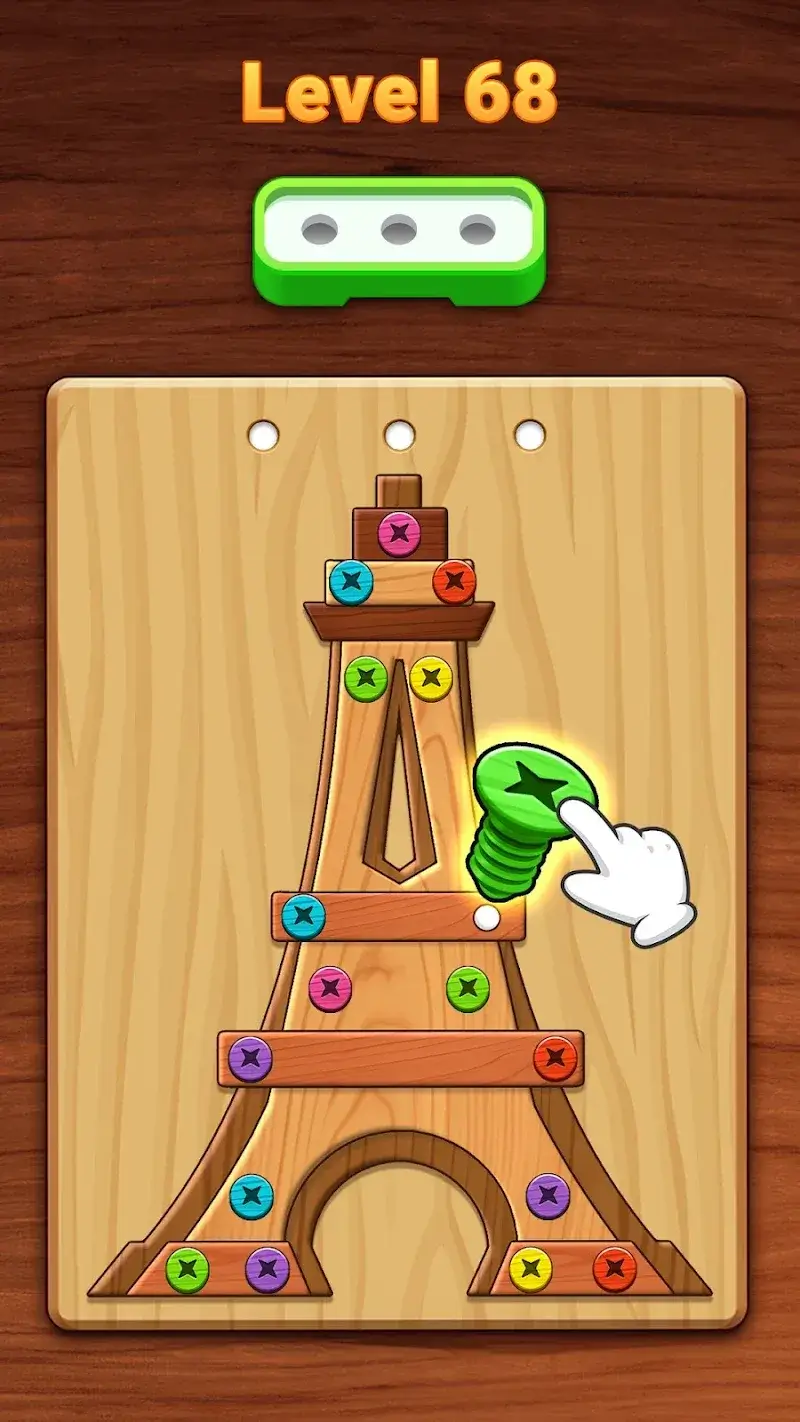
Task: Pick the purple screw beside the green foot screw
Action: pyautogui.click(x=267, y=1270)
